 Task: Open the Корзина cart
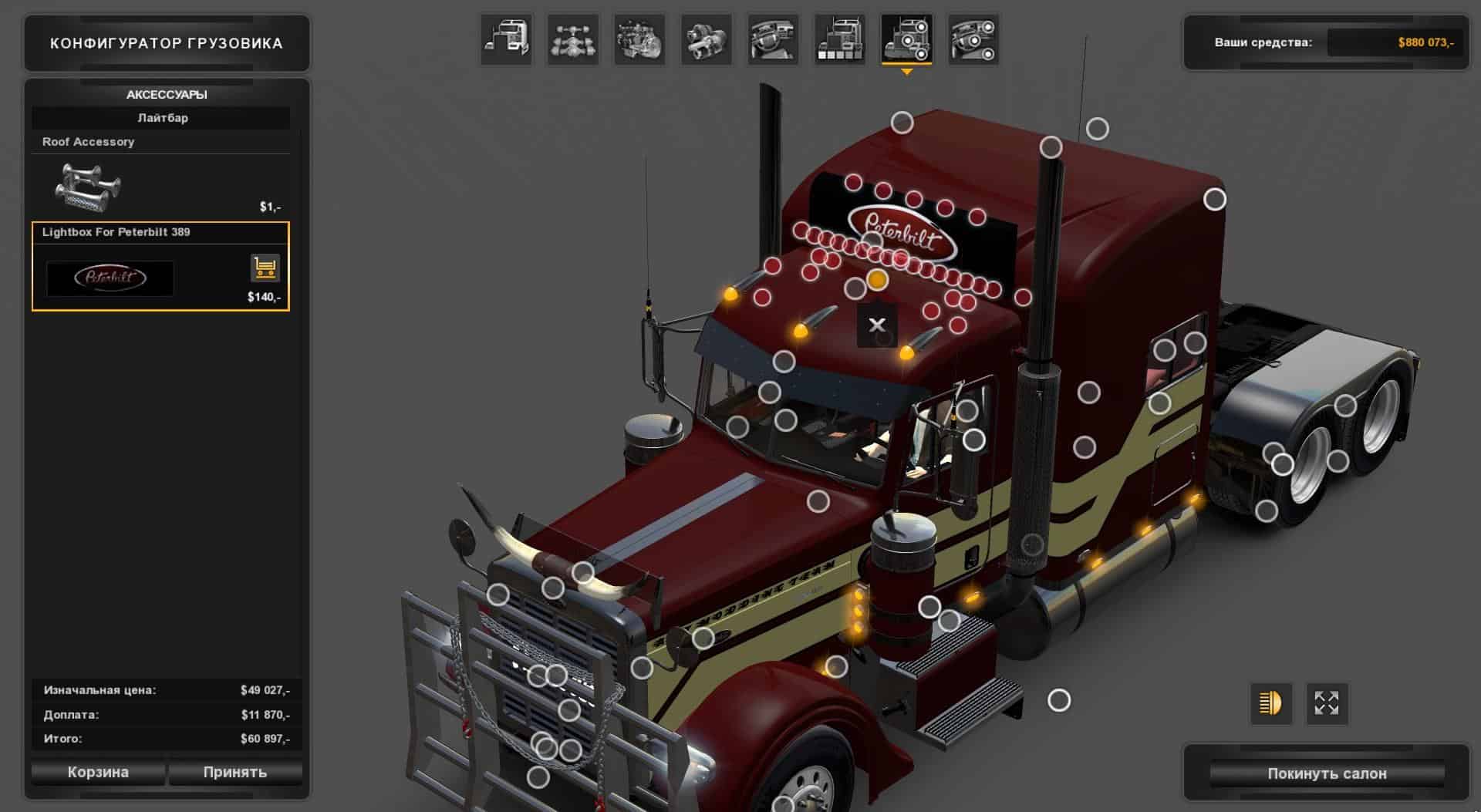98,772
